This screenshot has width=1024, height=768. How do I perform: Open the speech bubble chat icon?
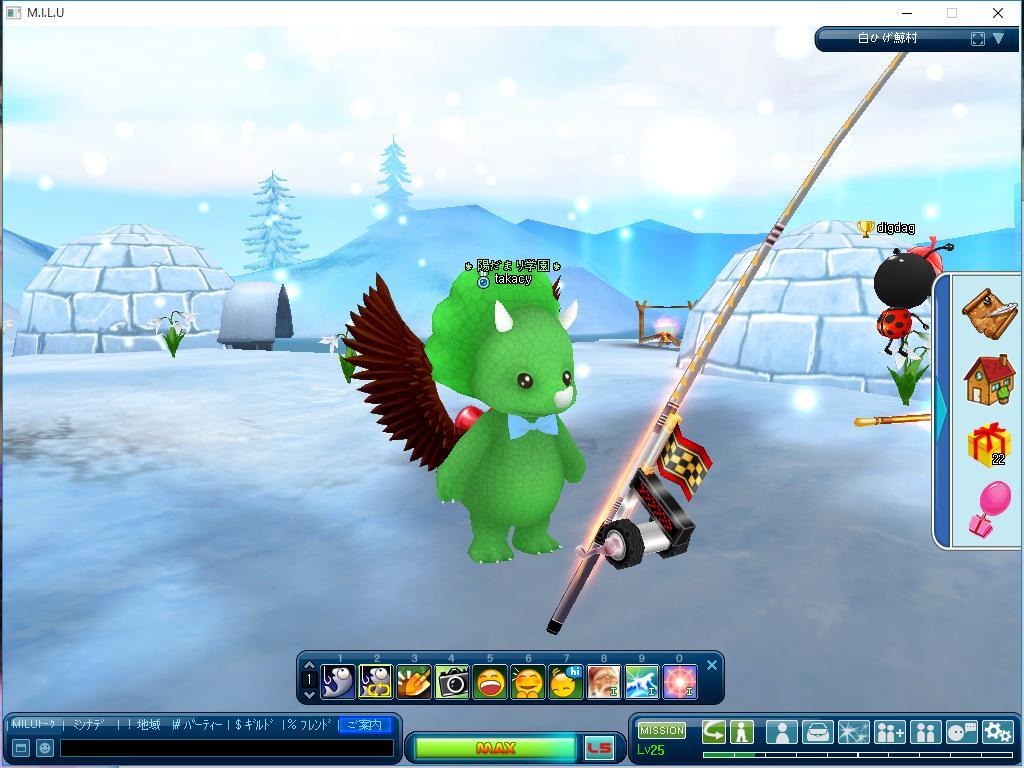961,732
